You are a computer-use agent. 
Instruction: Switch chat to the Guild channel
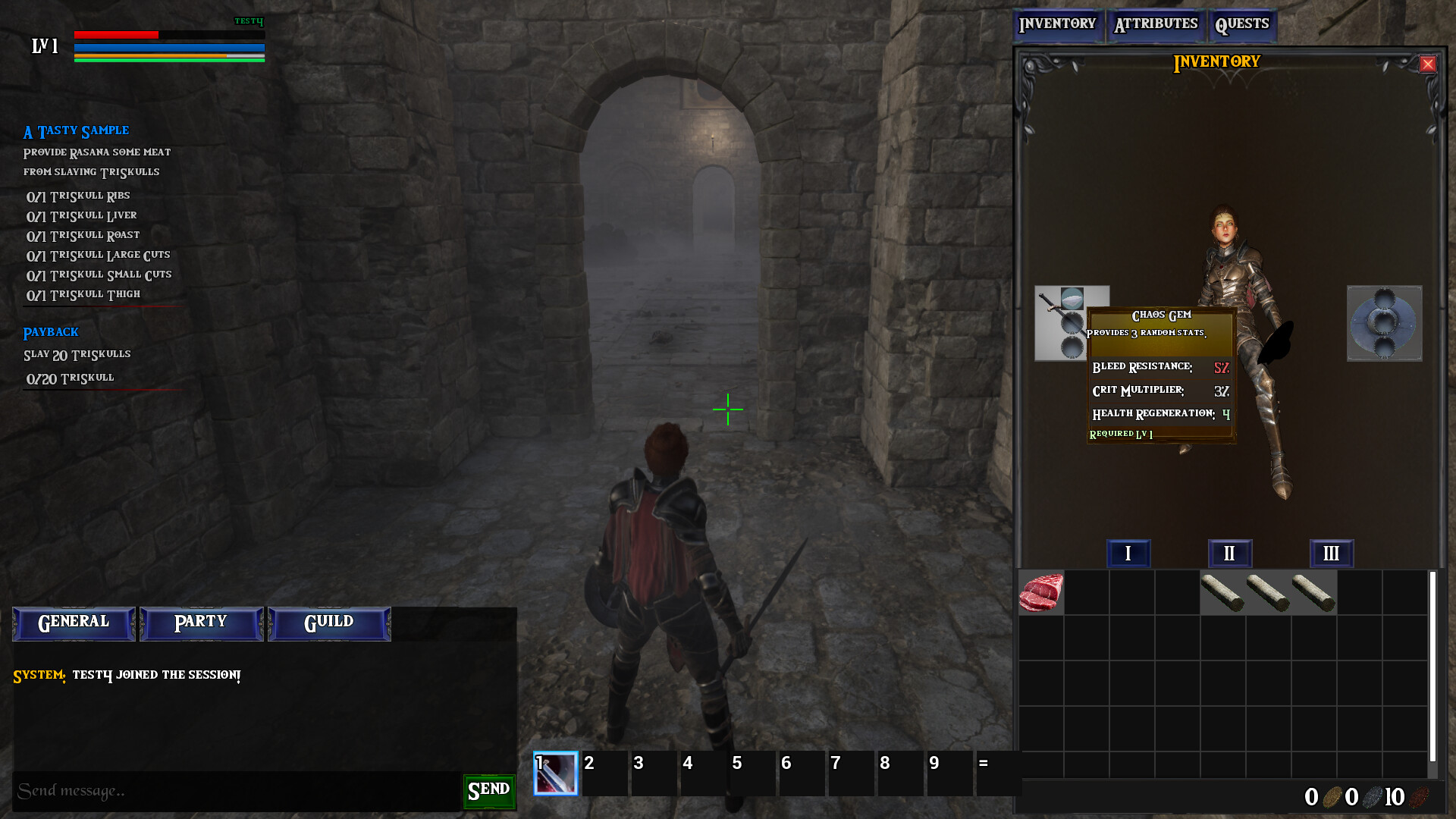pos(328,623)
